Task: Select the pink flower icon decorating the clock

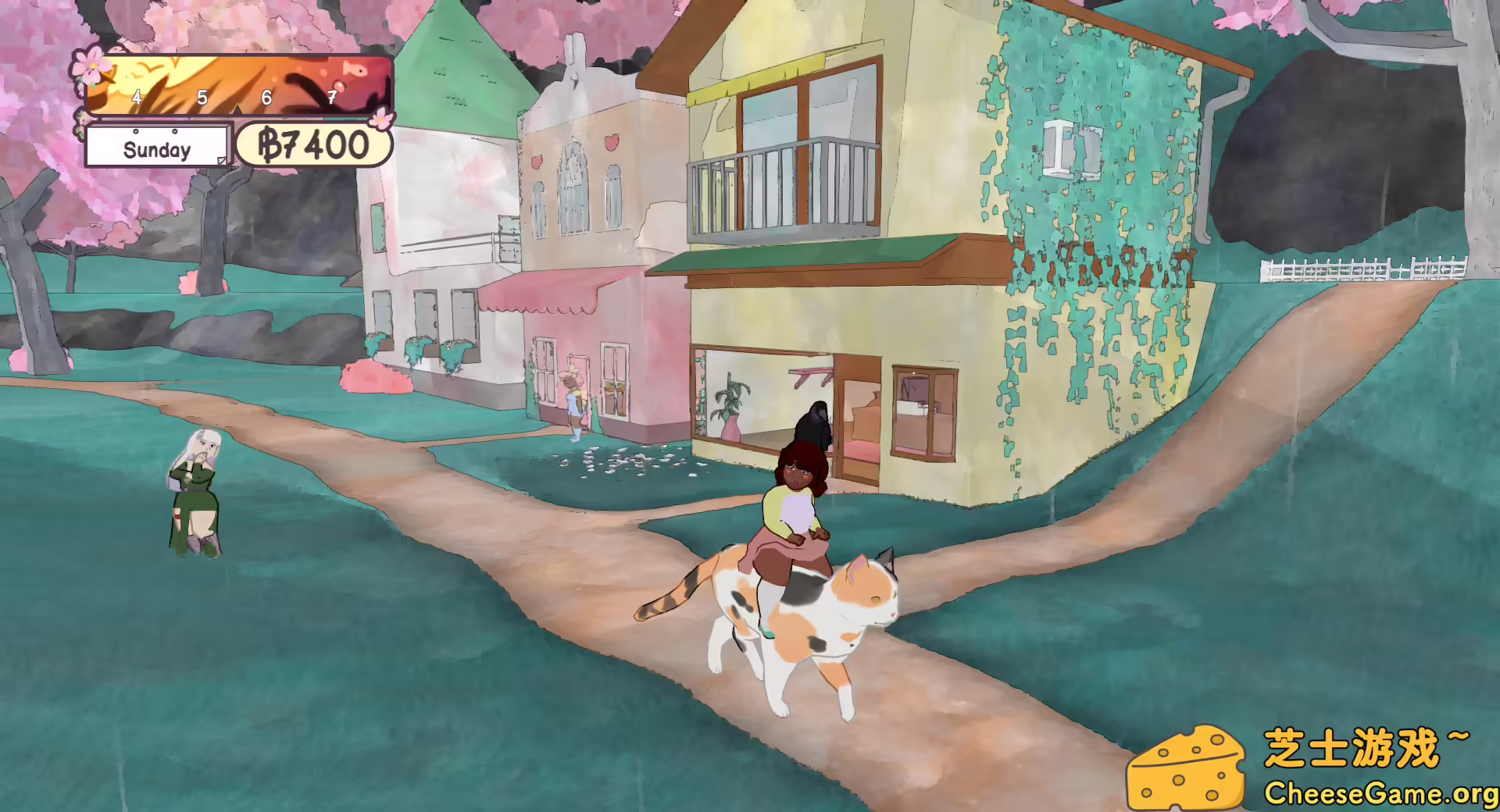Action: tap(91, 68)
